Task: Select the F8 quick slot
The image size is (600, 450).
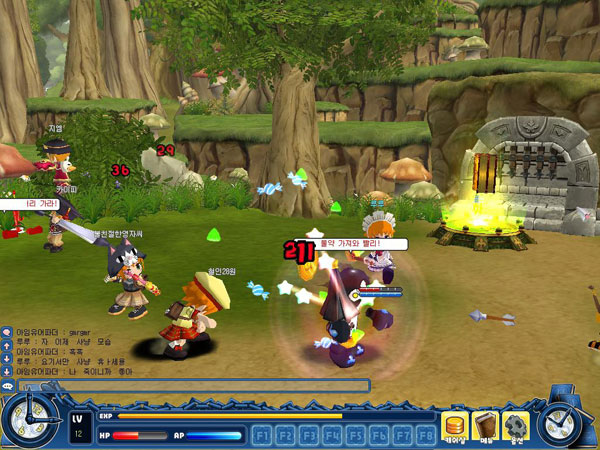Action: pos(426,435)
